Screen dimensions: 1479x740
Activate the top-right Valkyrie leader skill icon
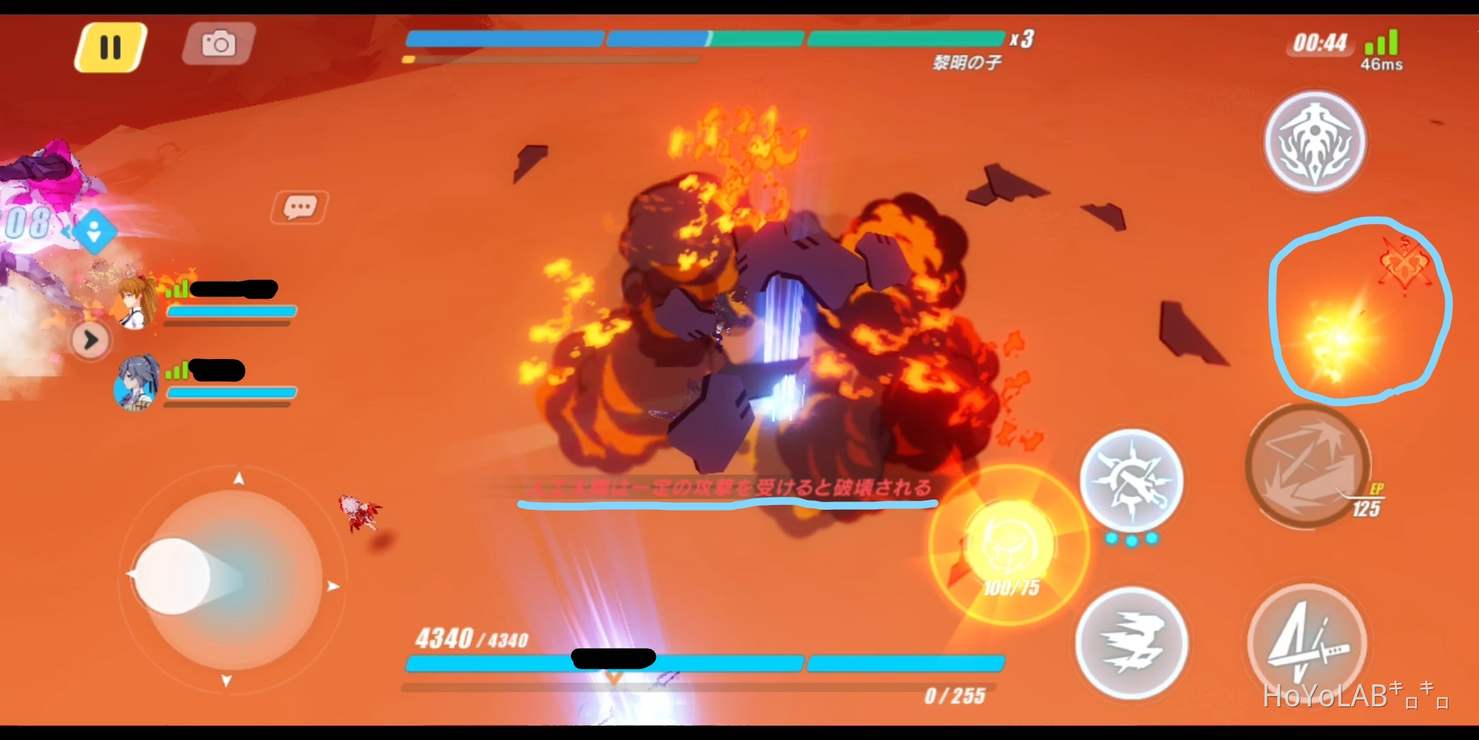(1315, 142)
